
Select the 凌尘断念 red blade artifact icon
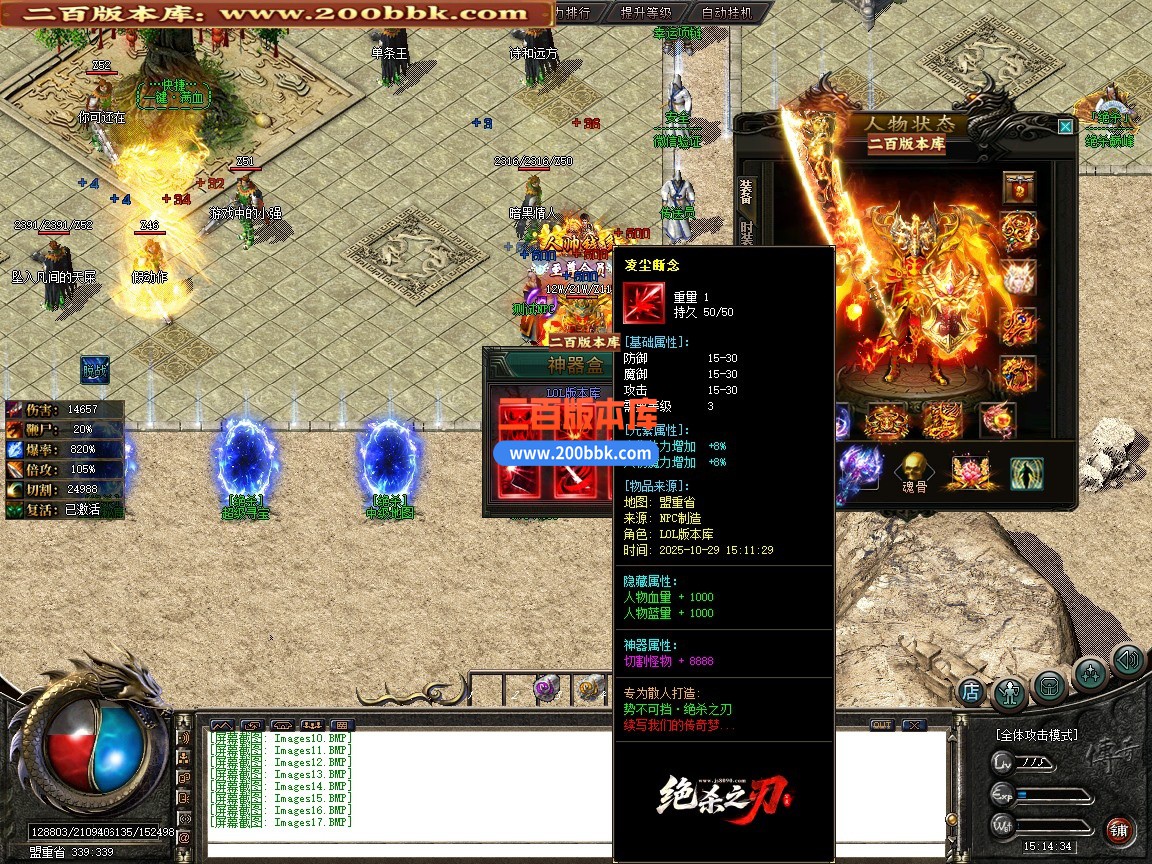642,301
